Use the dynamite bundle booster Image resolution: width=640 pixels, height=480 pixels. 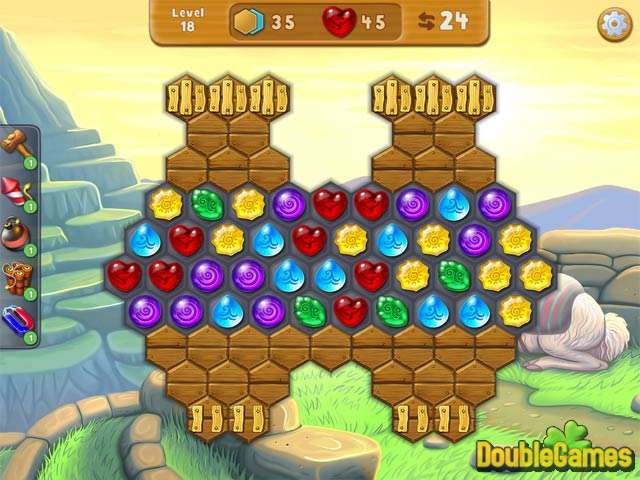pyautogui.click(x=17, y=277)
